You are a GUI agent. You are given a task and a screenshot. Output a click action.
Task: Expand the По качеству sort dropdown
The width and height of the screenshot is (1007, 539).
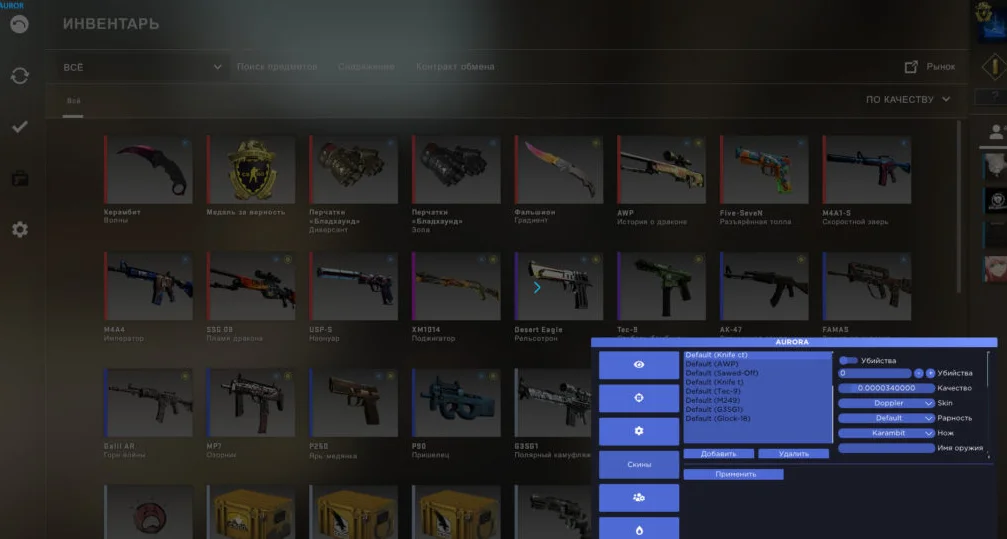click(x=908, y=100)
